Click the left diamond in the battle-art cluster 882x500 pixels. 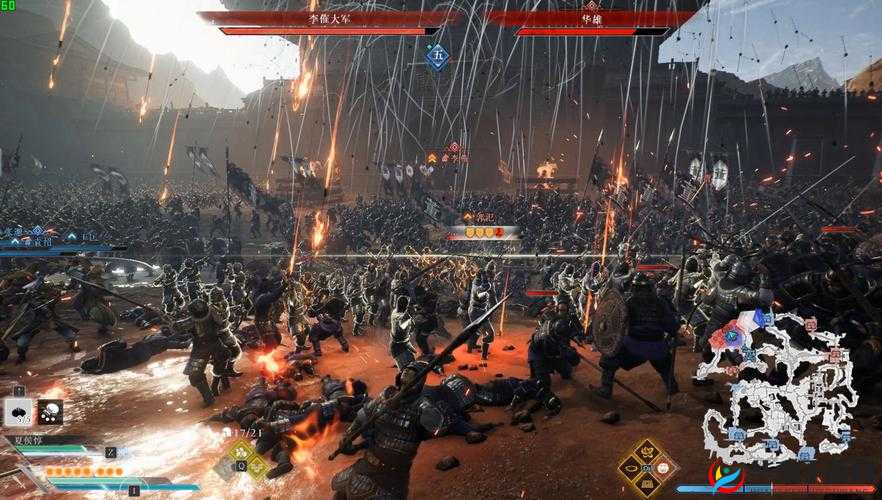pyautogui.click(x=629, y=468)
